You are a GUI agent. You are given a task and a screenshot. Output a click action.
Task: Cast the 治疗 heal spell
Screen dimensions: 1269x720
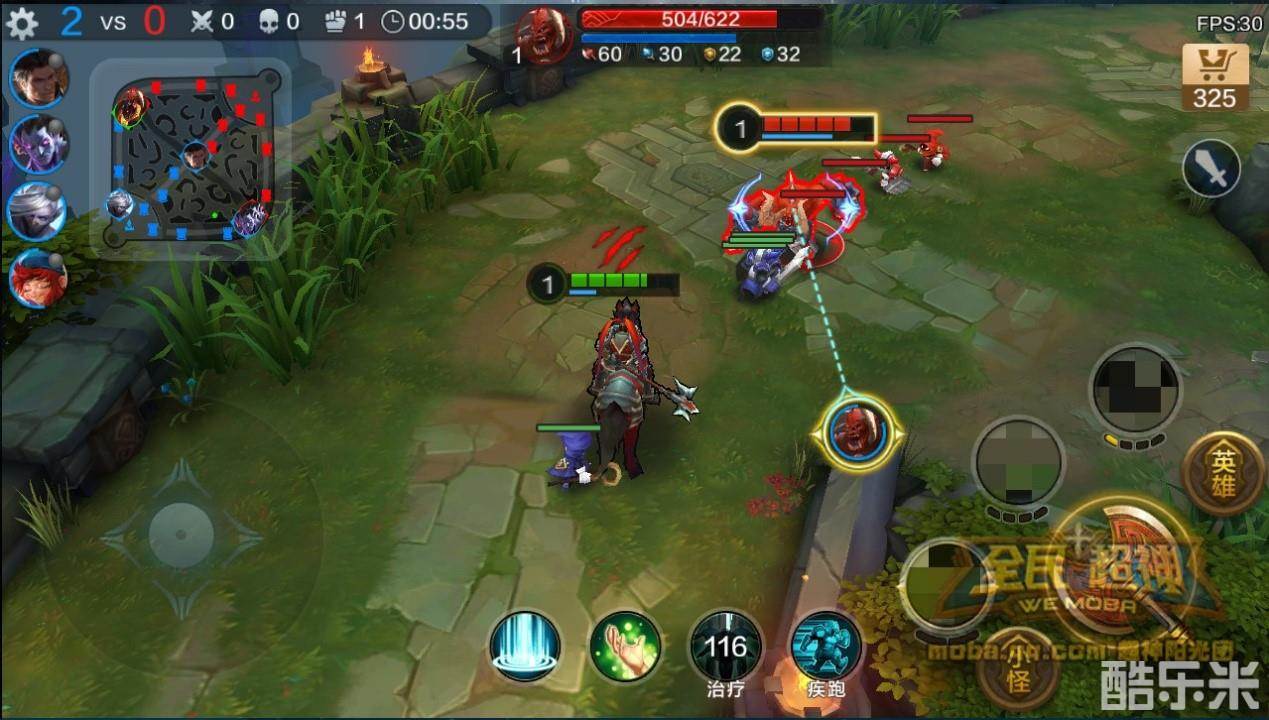[725, 646]
